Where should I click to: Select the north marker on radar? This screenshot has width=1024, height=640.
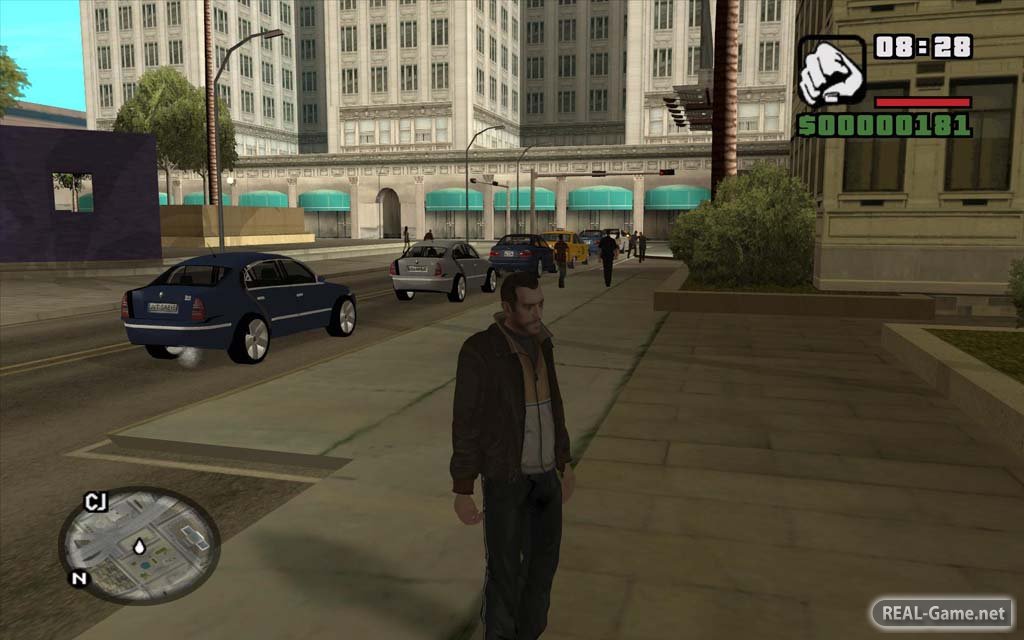click(76, 578)
